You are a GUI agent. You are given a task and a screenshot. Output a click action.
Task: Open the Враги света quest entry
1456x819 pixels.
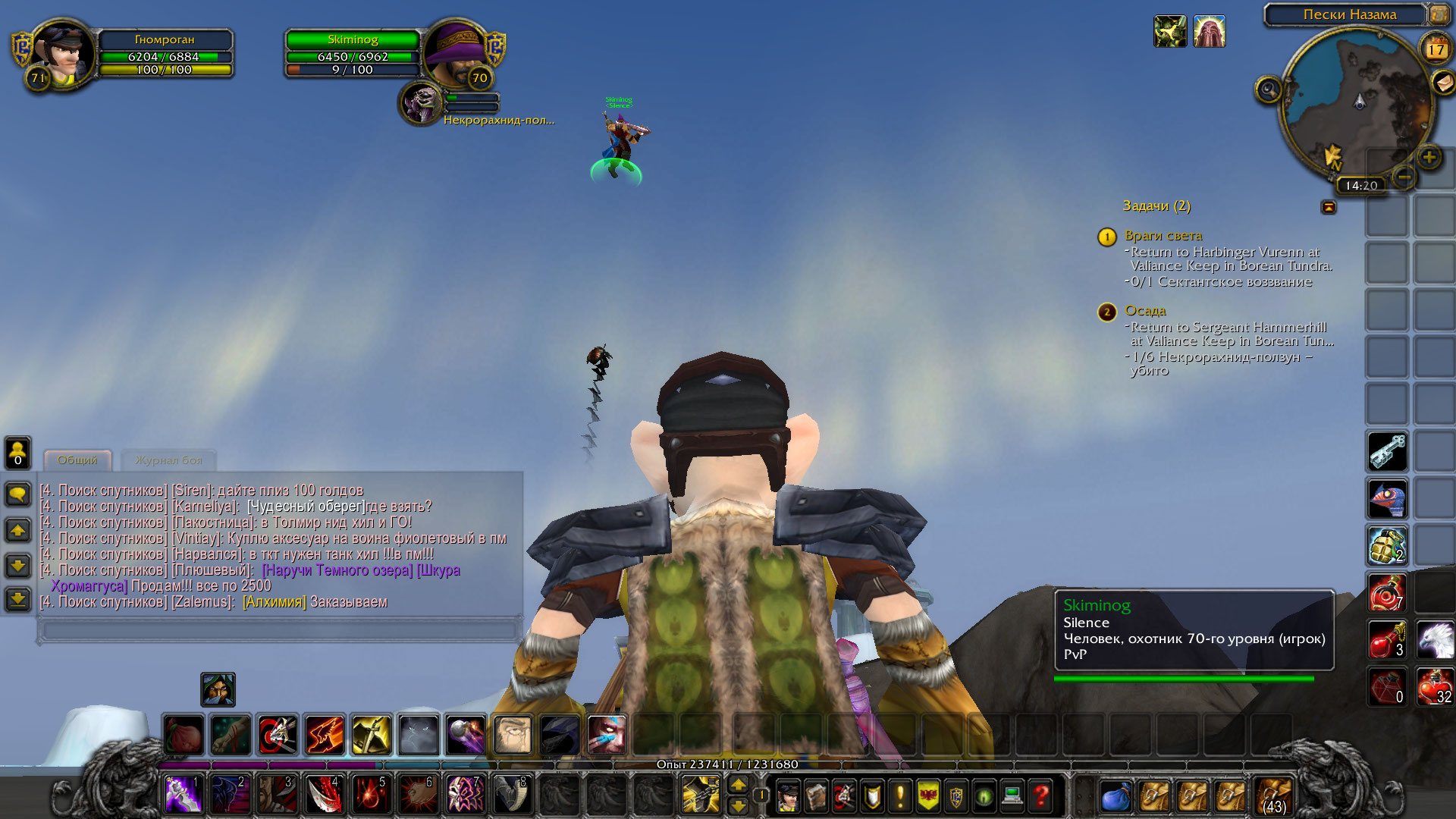pyautogui.click(x=1163, y=236)
